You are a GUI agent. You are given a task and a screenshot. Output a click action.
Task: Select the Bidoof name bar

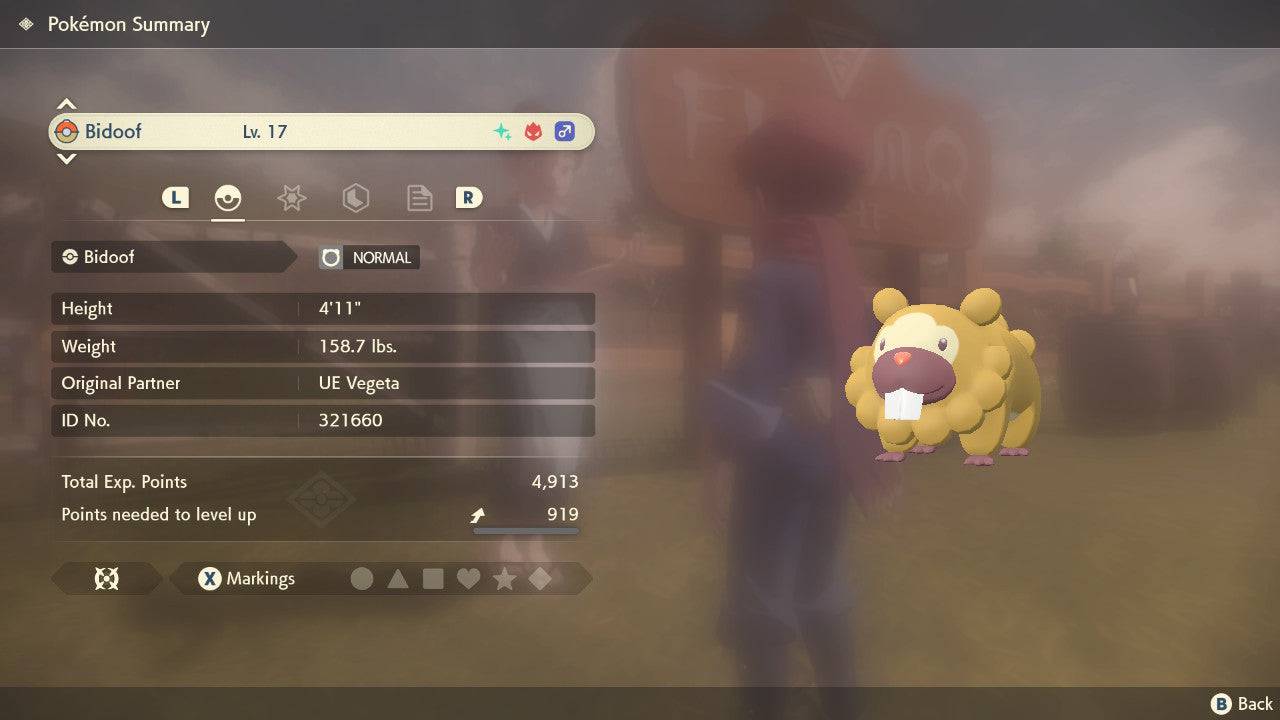pyautogui.click(x=321, y=131)
